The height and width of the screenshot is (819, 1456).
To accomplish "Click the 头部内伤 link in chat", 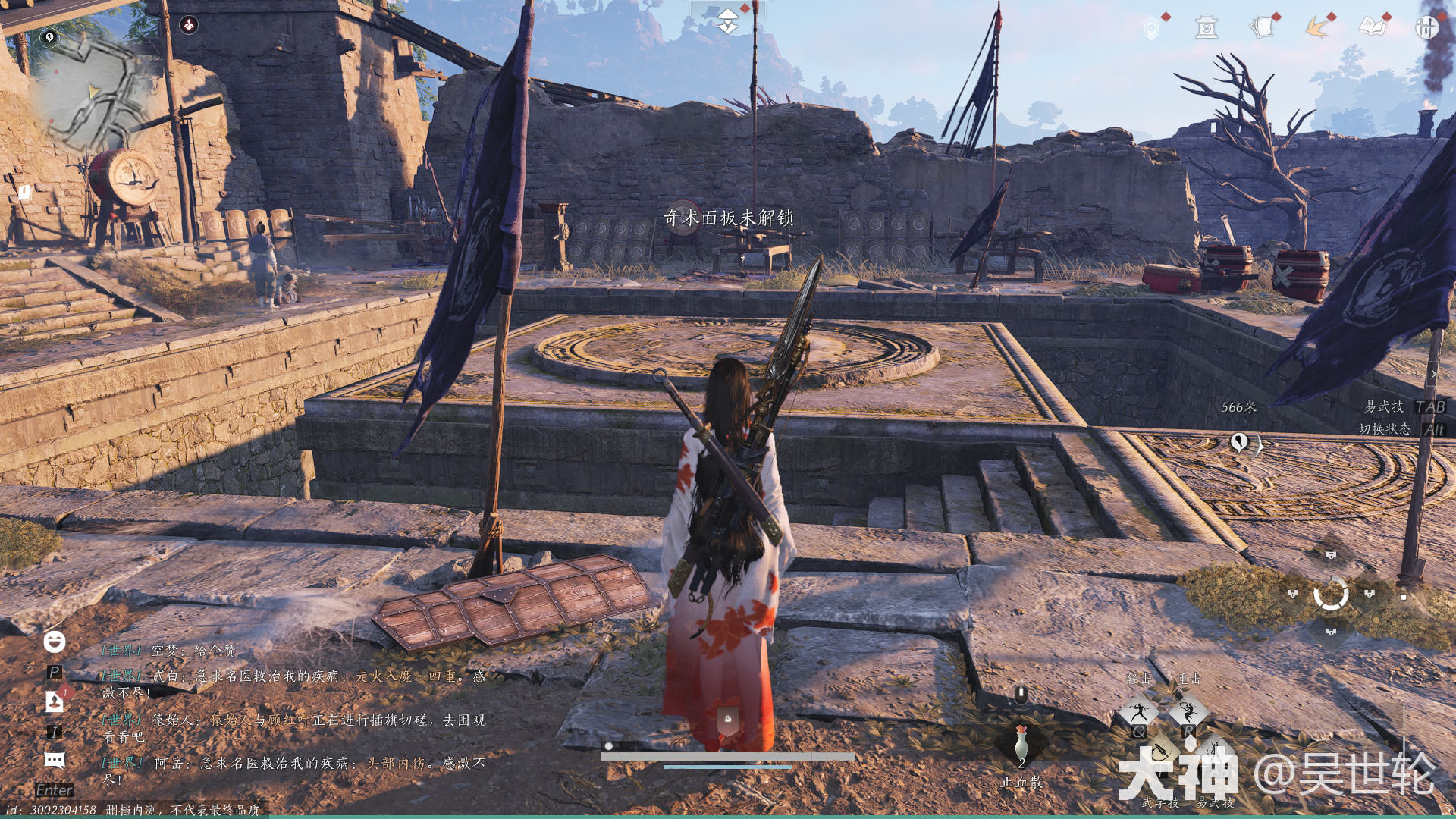I will pyautogui.click(x=397, y=763).
